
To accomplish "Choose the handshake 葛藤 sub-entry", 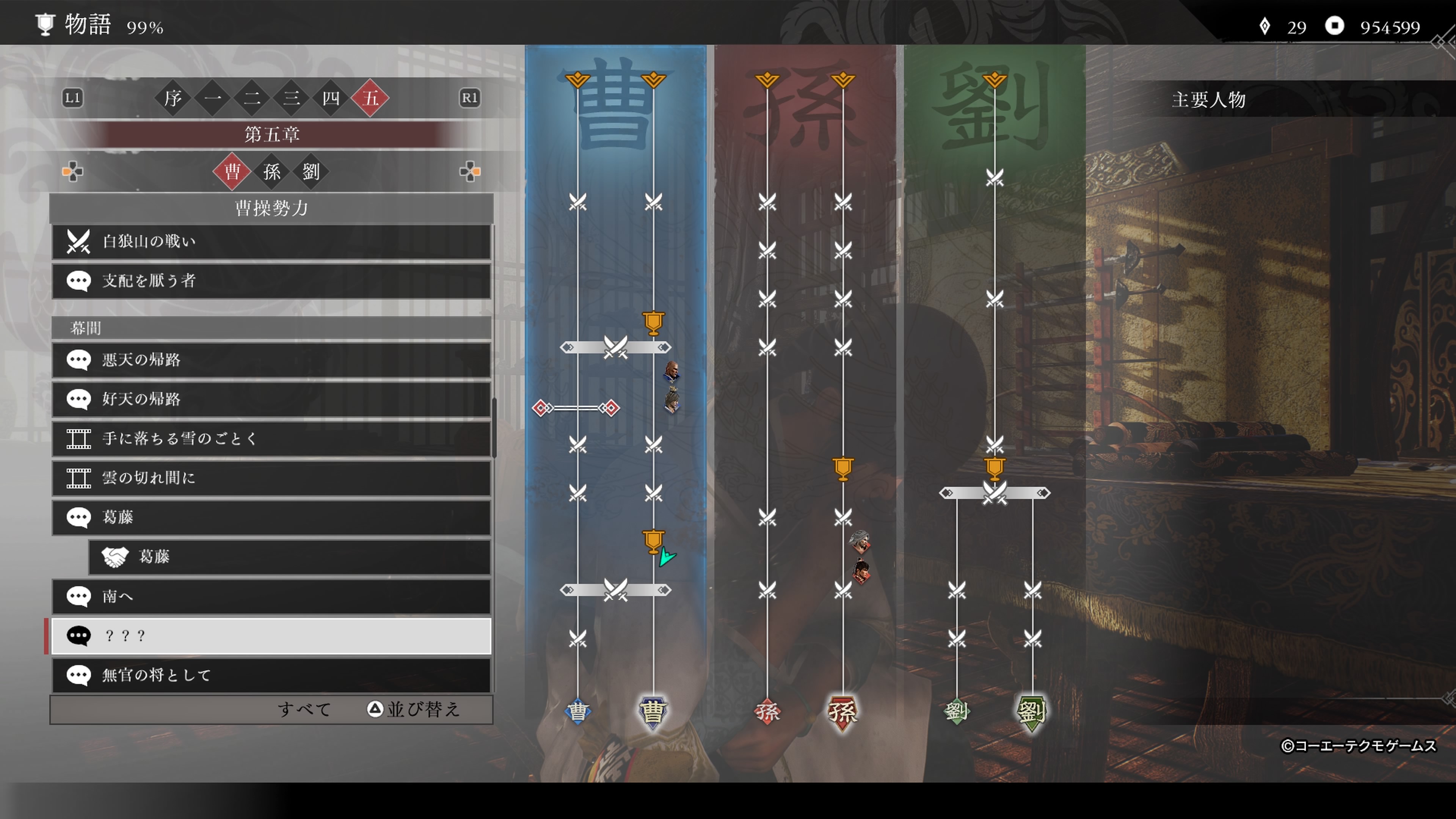I will click(x=289, y=557).
